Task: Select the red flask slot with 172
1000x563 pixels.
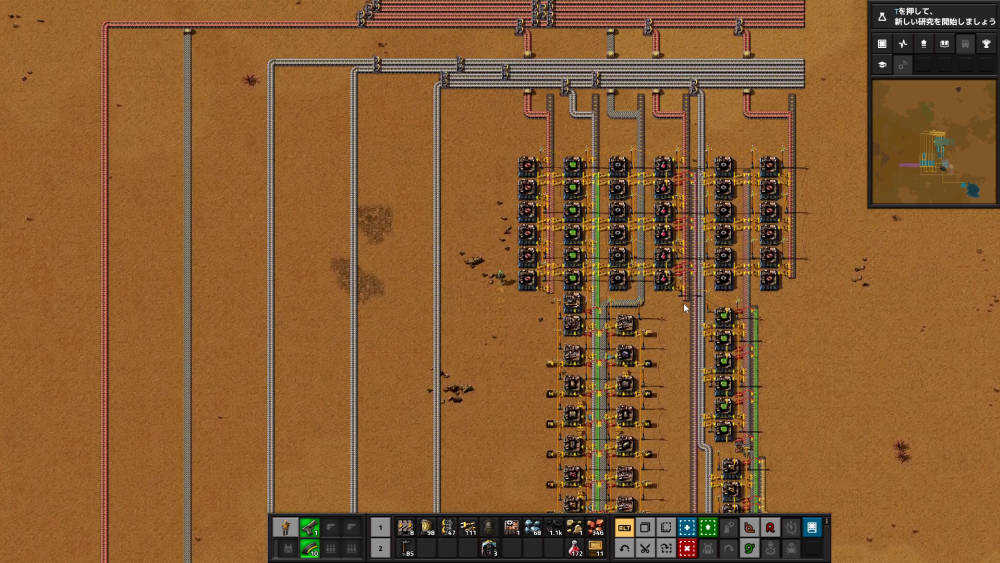Action: [x=574, y=548]
